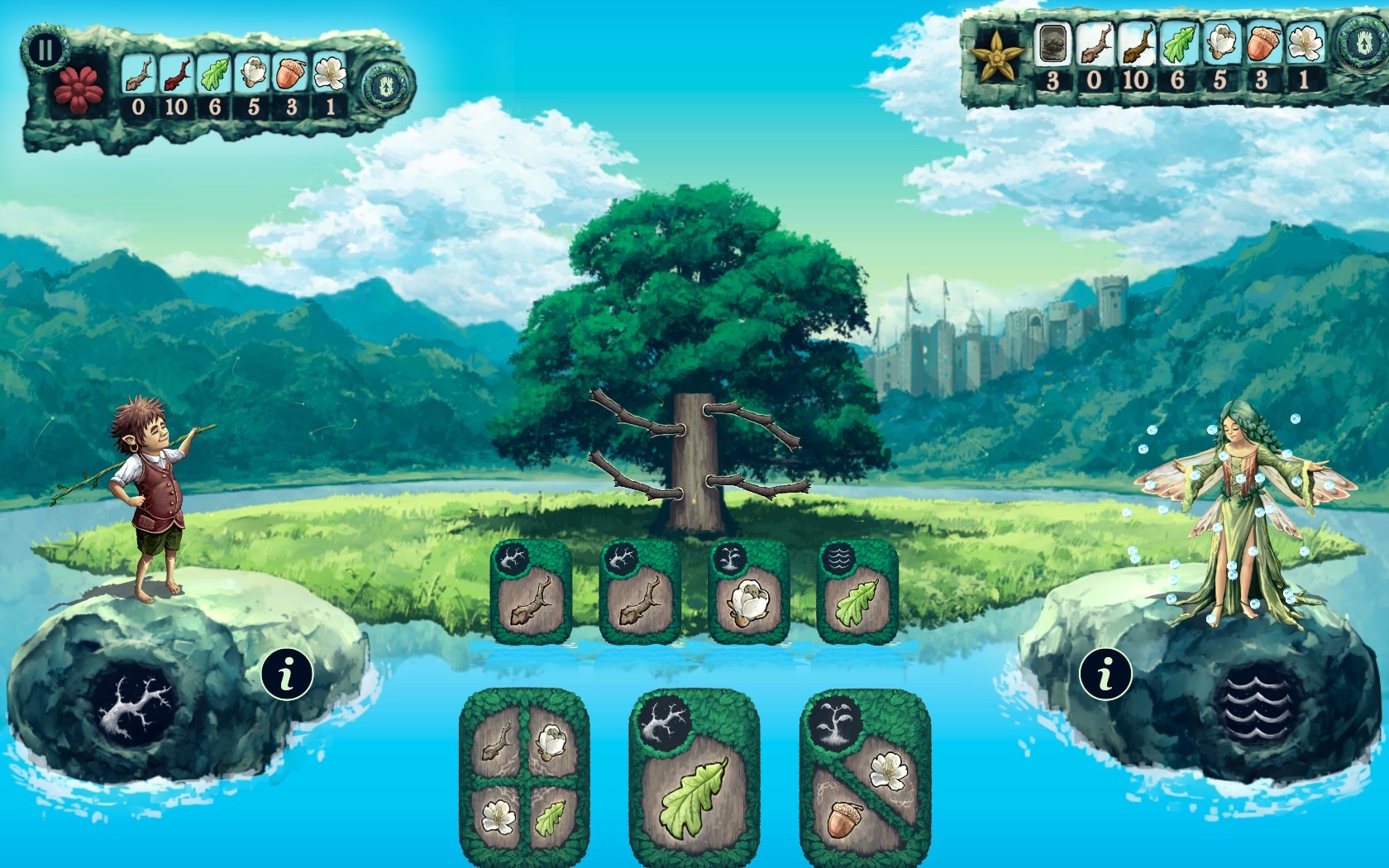Play the large oak leaf card with lightning symbol
This screenshot has height=868, width=1389.
(694, 777)
